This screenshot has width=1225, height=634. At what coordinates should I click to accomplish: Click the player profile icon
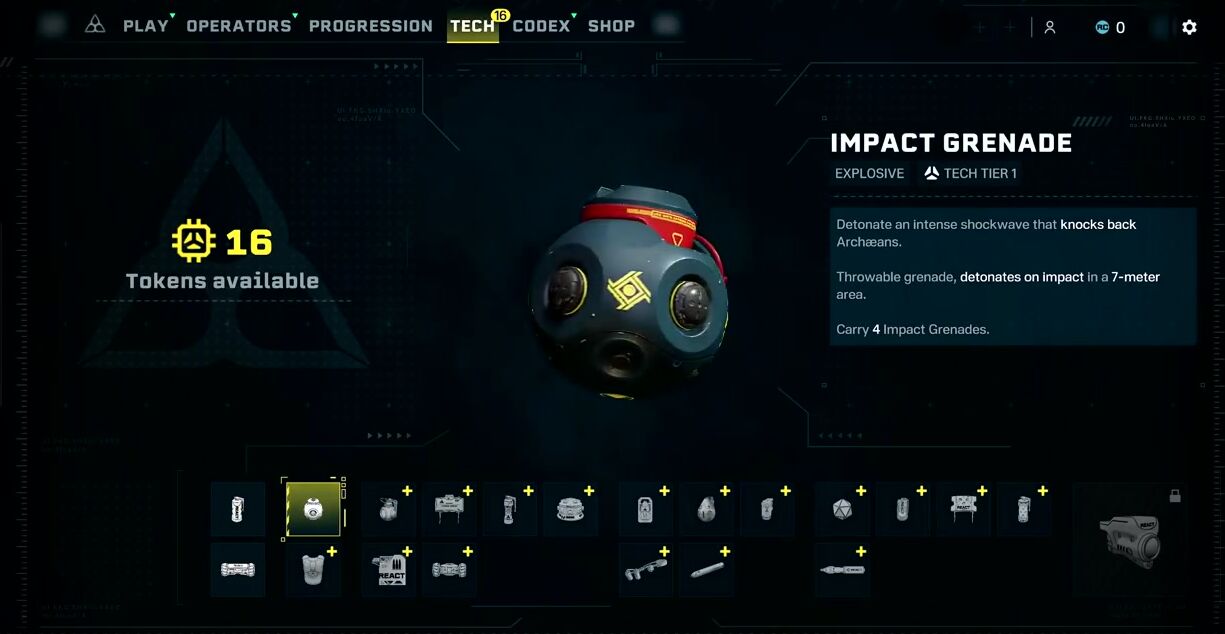click(1049, 27)
